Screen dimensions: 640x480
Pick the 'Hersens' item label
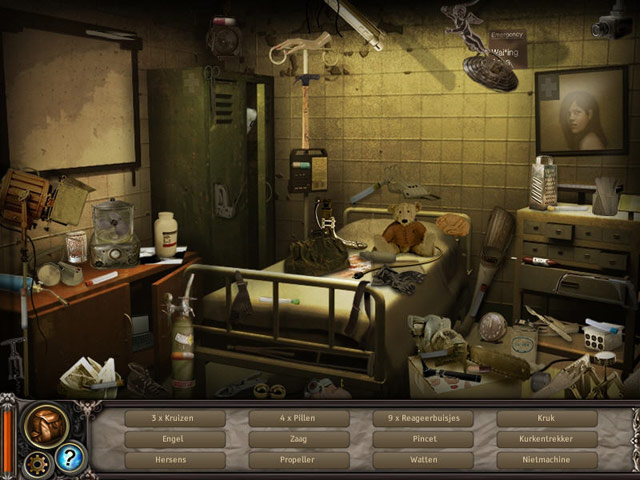coord(175,460)
